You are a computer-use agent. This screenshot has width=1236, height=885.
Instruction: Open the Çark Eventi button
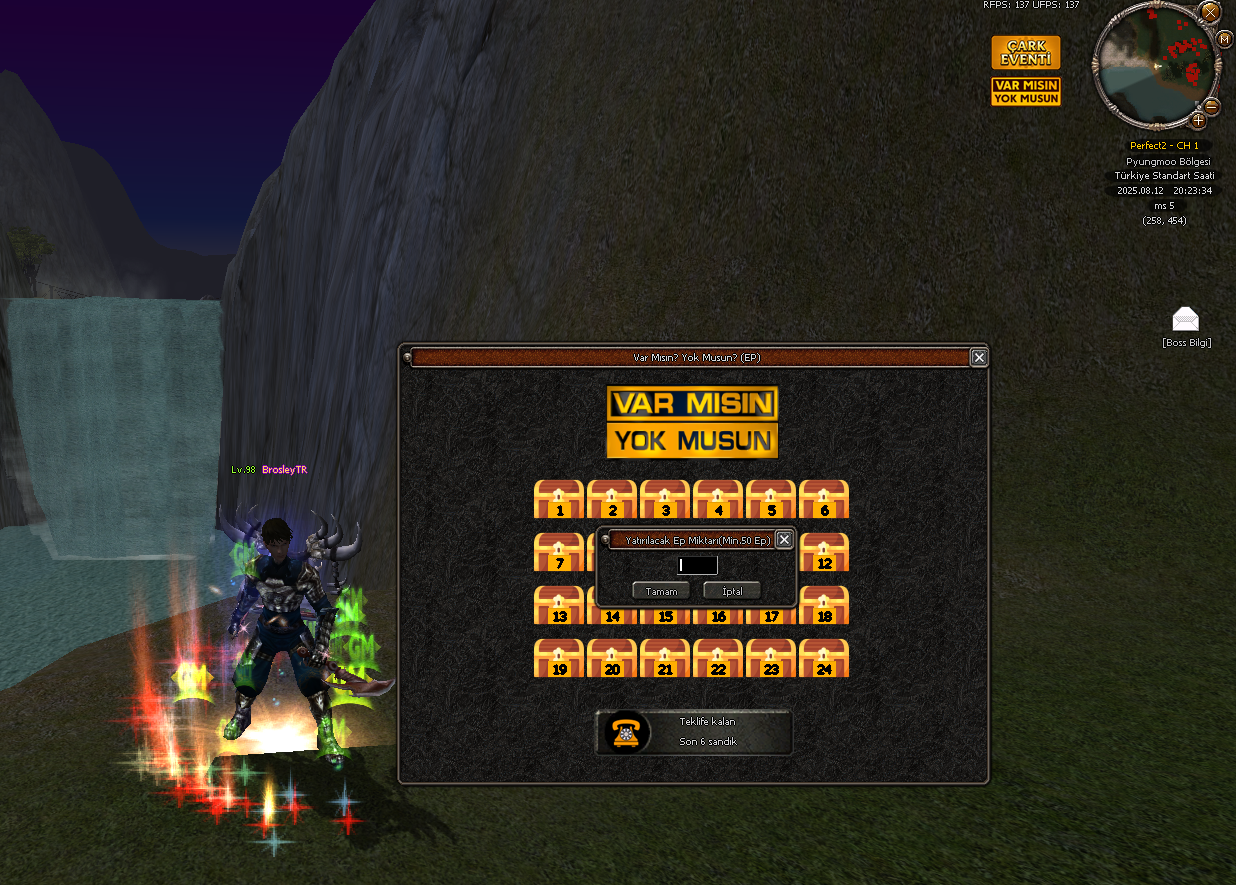click(1025, 53)
